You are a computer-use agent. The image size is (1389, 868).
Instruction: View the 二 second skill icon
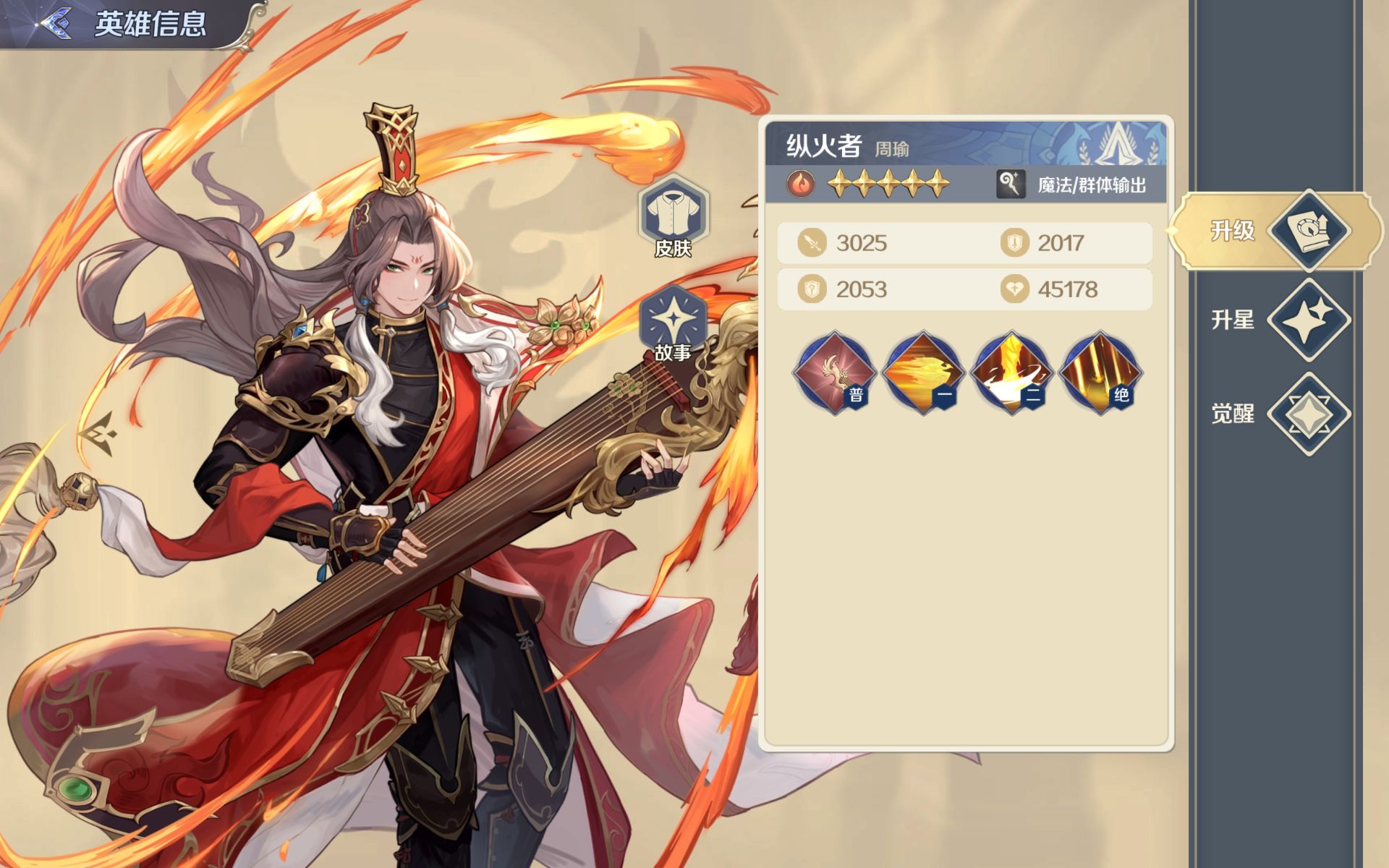click(1011, 373)
